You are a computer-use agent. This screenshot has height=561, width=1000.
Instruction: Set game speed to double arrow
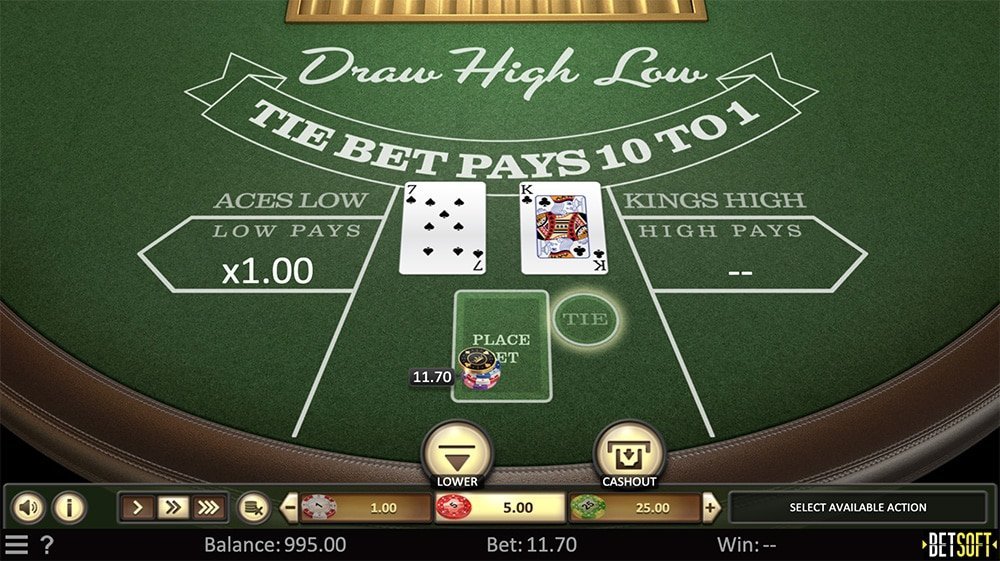(173, 507)
